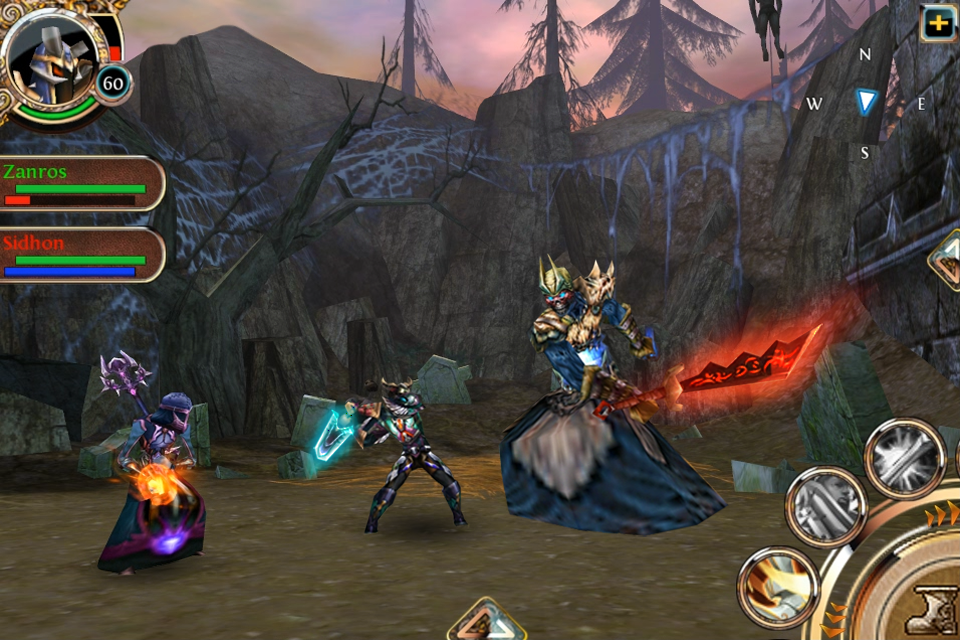The width and height of the screenshot is (960, 640).
Task: Use the greyed-out warrior sword skill
Action: (x=826, y=507)
